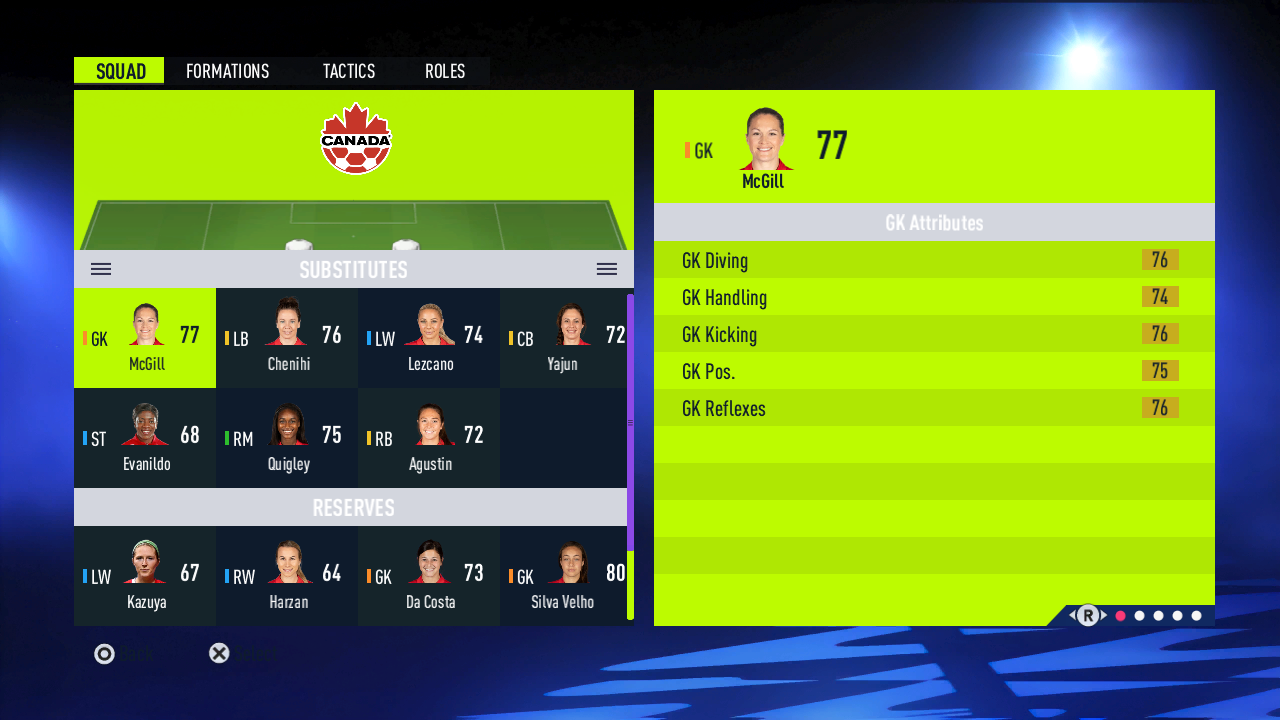The height and width of the screenshot is (720, 1280).
Task: Select the Squad tab
Action: (x=120, y=71)
